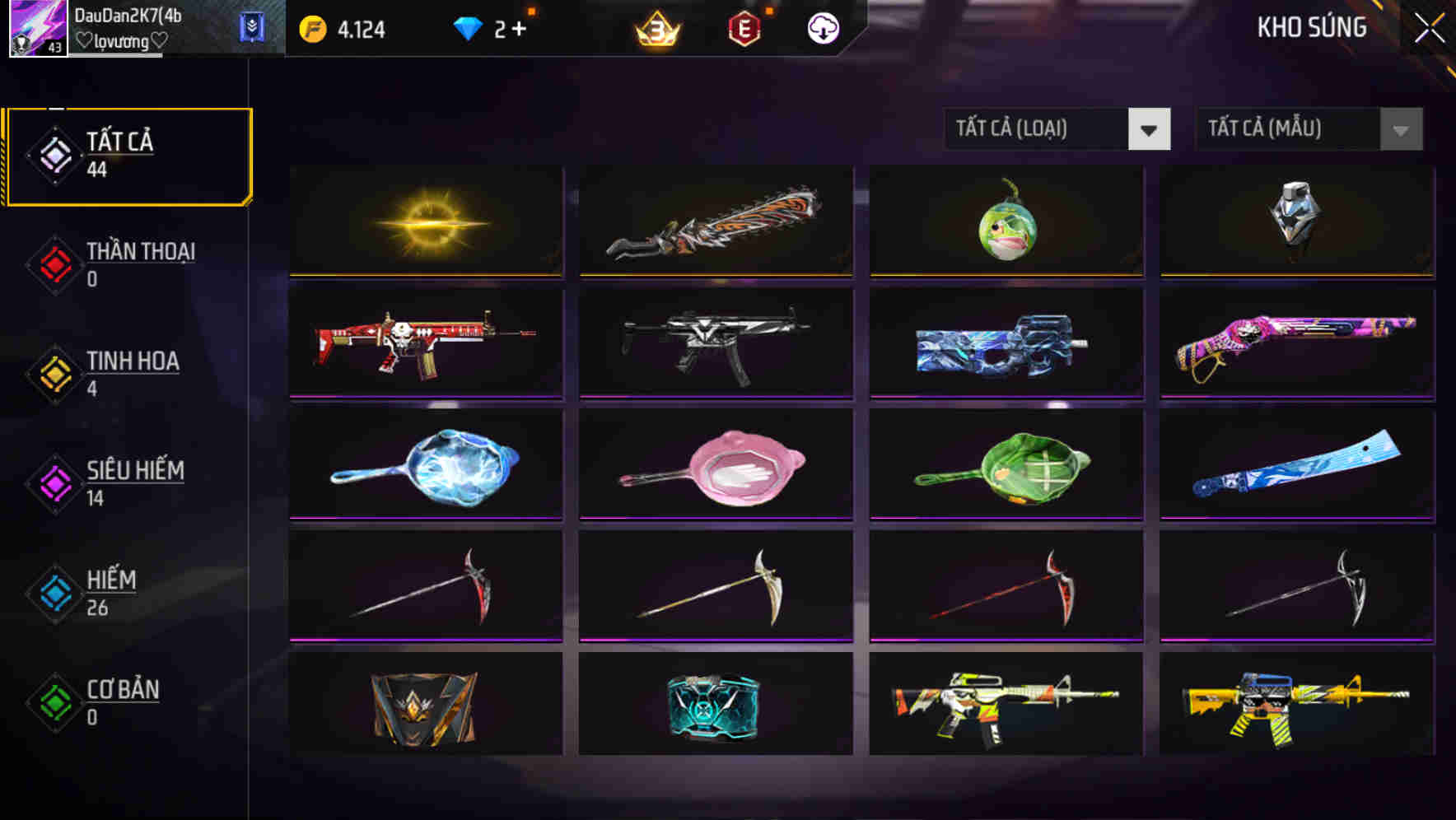Click the blue badge next to player name
Viewport: 1456px width, 820px height.
coord(252,25)
